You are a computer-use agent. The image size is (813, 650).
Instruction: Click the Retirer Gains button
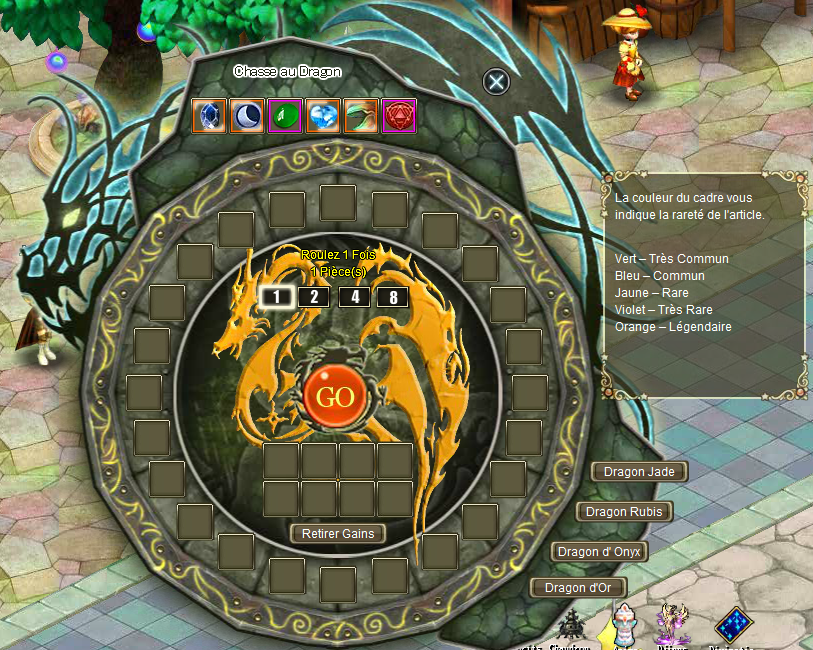(338, 534)
